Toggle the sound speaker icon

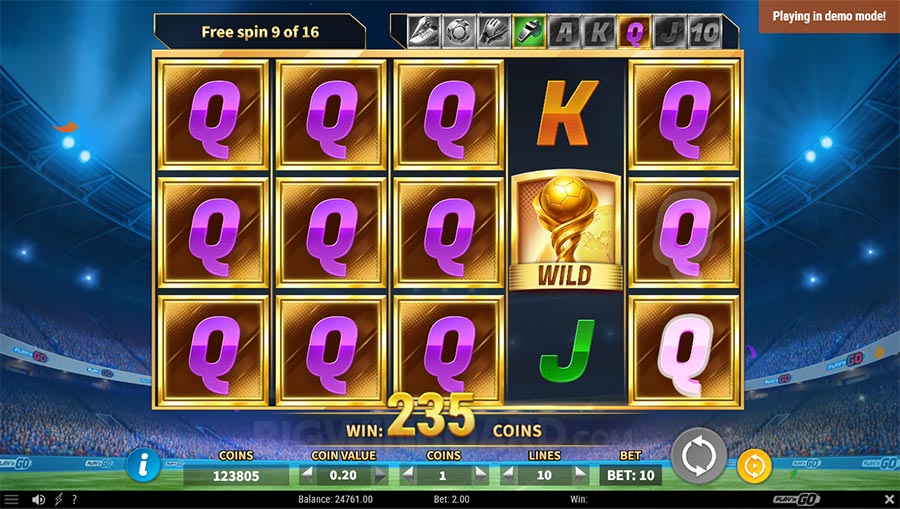coord(38,499)
